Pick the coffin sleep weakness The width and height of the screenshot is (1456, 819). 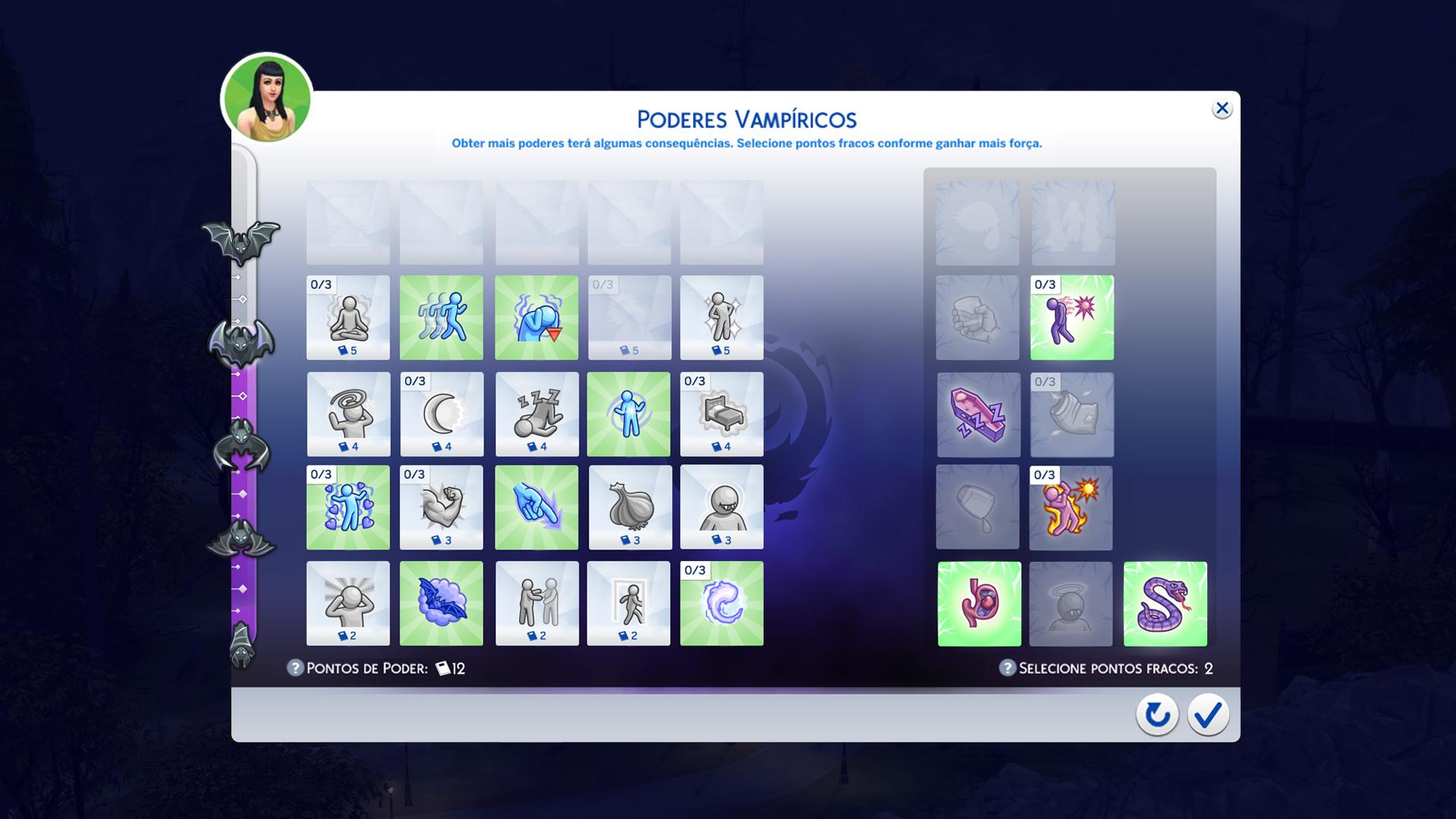978,415
